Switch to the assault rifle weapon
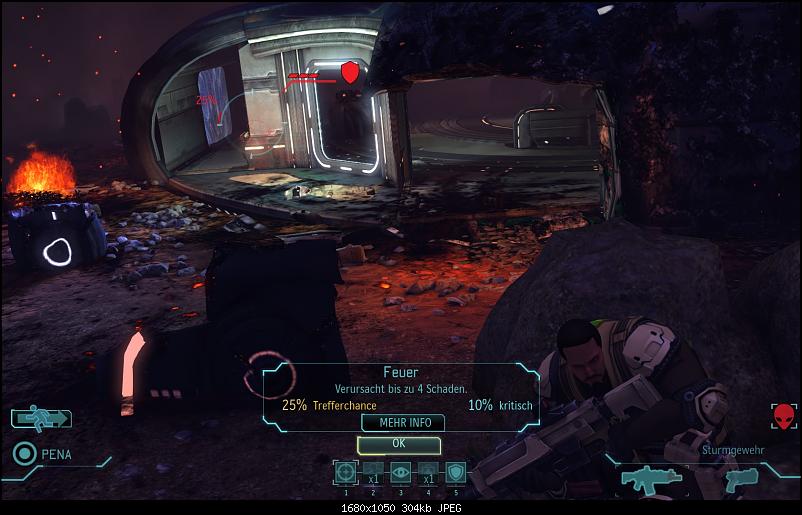The height and width of the screenshot is (515, 802). pyautogui.click(x=651, y=480)
